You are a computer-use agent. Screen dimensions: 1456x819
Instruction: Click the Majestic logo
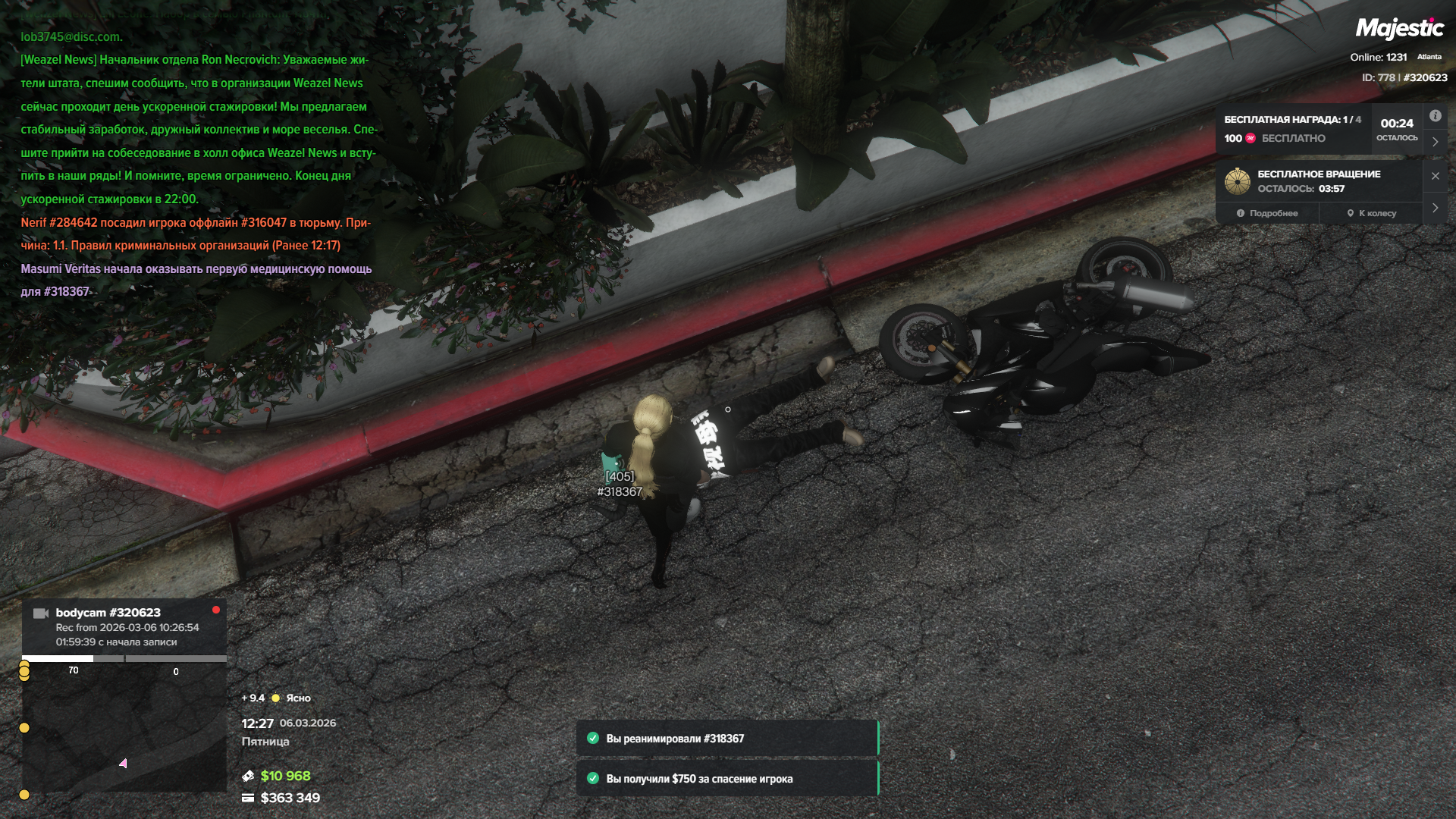[1399, 29]
